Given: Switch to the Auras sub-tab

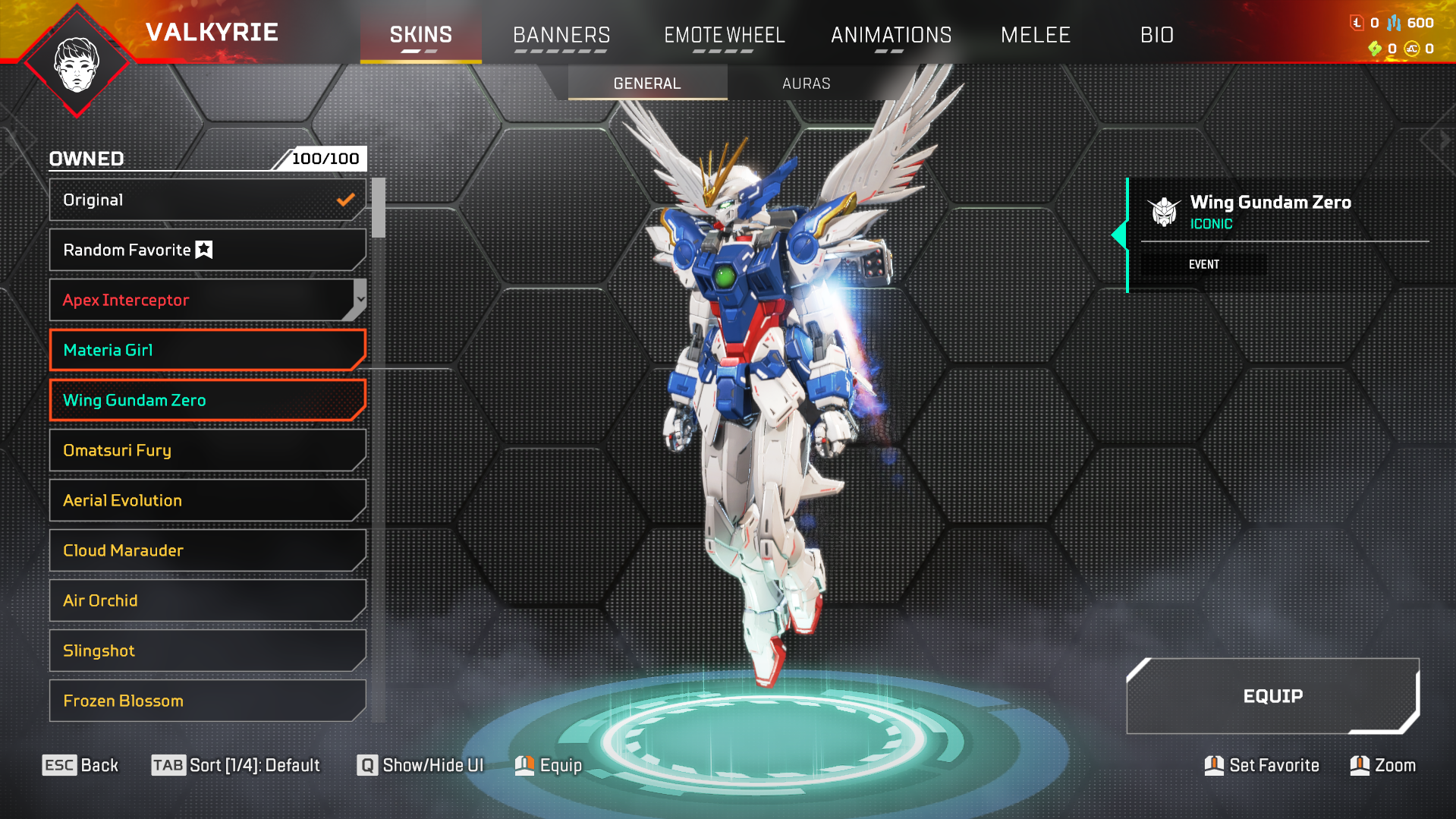Looking at the screenshot, I should [806, 83].
